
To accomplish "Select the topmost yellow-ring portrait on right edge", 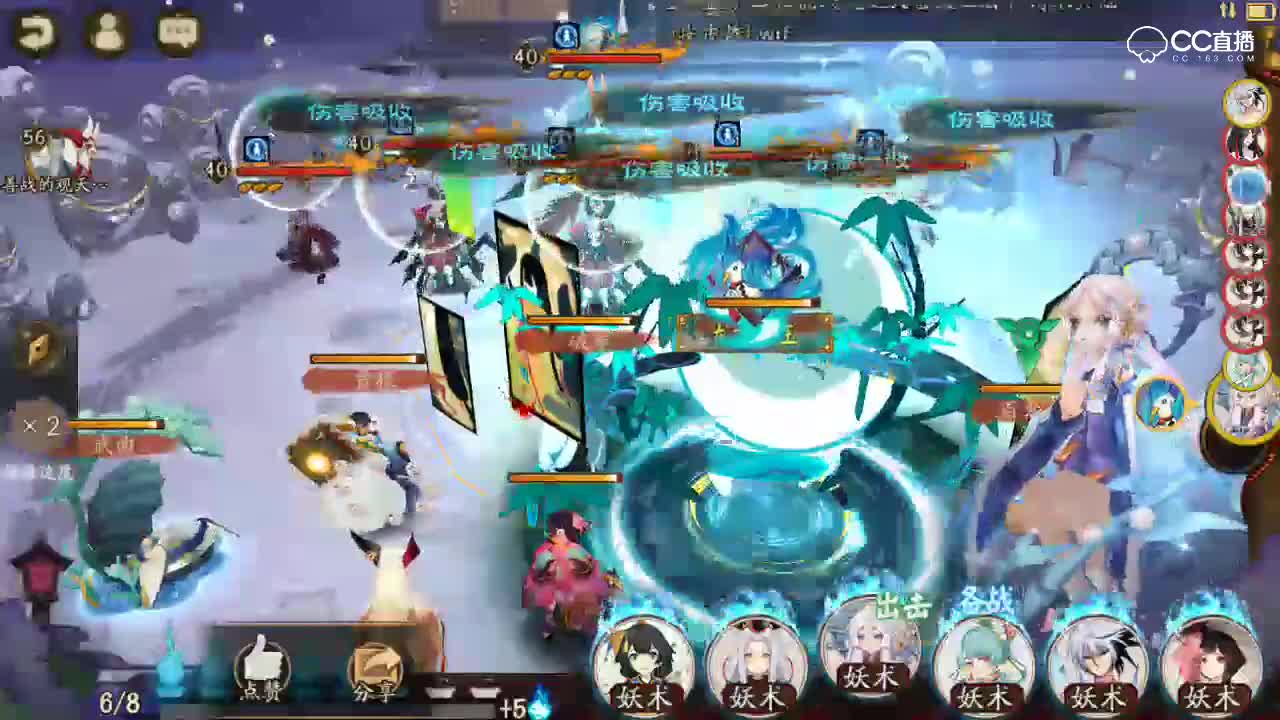I will (x=1248, y=103).
